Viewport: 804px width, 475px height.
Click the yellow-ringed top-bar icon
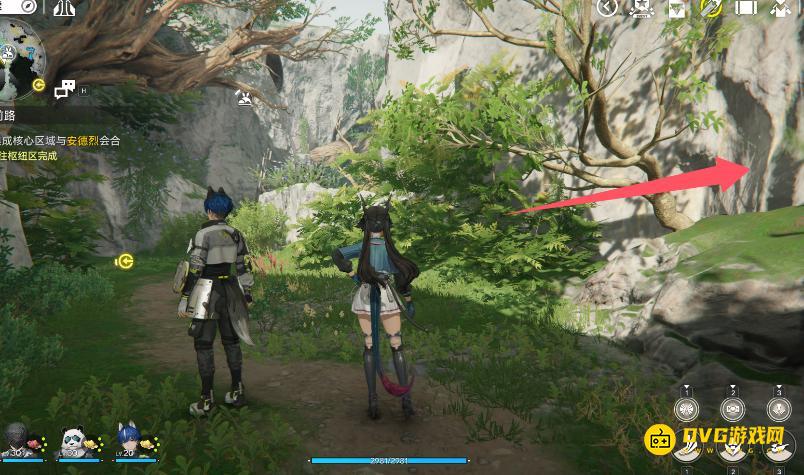[x=712, y=8]
